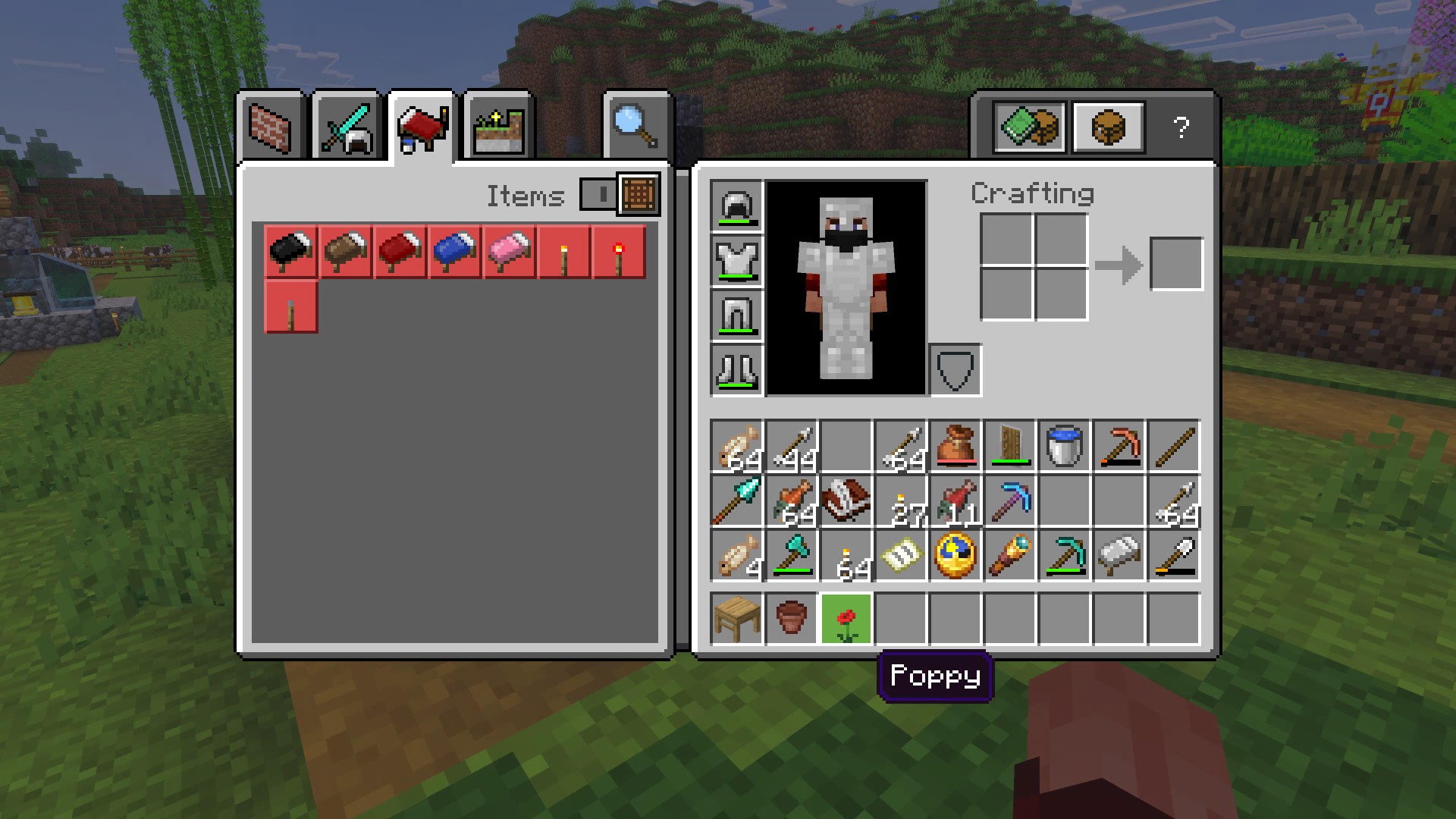Grab the white bed from inventory
This screenshot has width=1456, height=819.
coord(1119,555)
